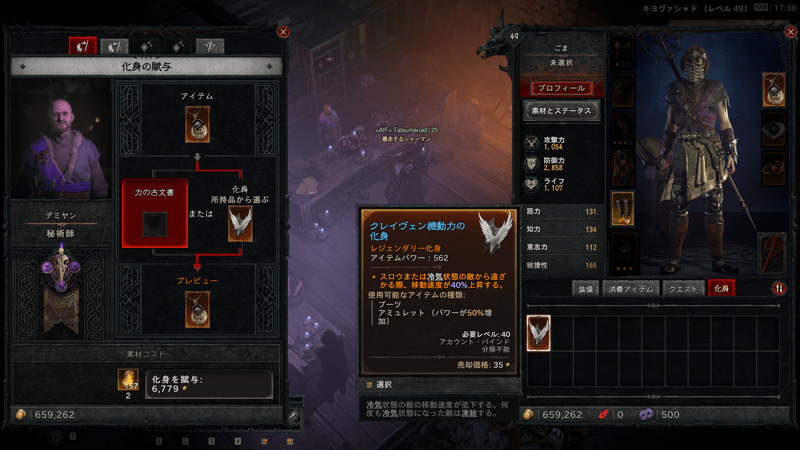Select the equipped weapon slot on character
Image resolution: width=800 pixels, height=450 pixels.
pos(774,250)
